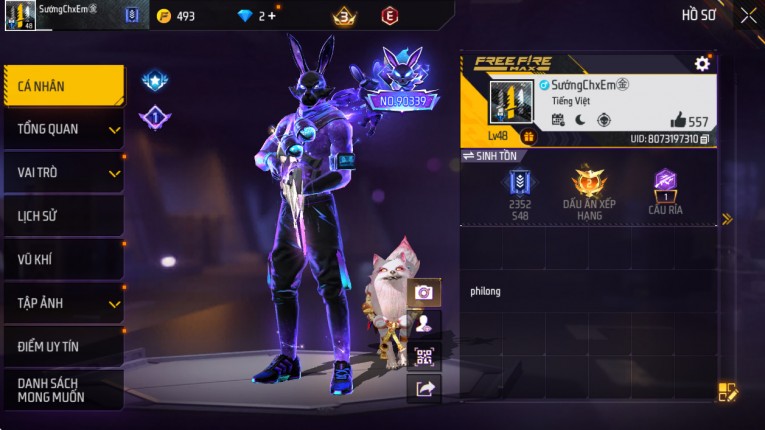Open the character silhouette button
Viewport: 765px width, 430px height.
pyautogui.click(x=424, y=323)
